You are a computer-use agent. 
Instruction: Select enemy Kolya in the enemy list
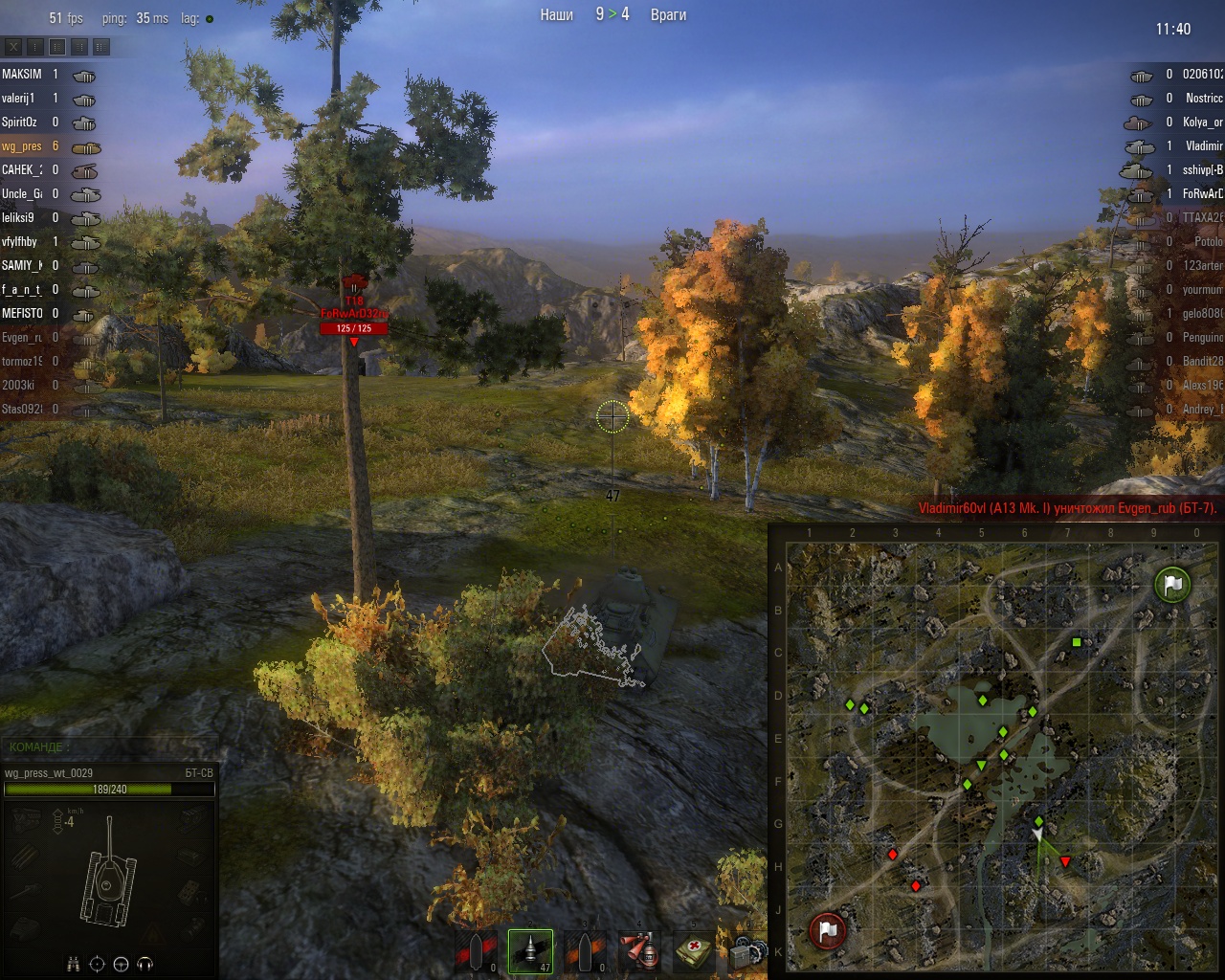[1202, 122]
